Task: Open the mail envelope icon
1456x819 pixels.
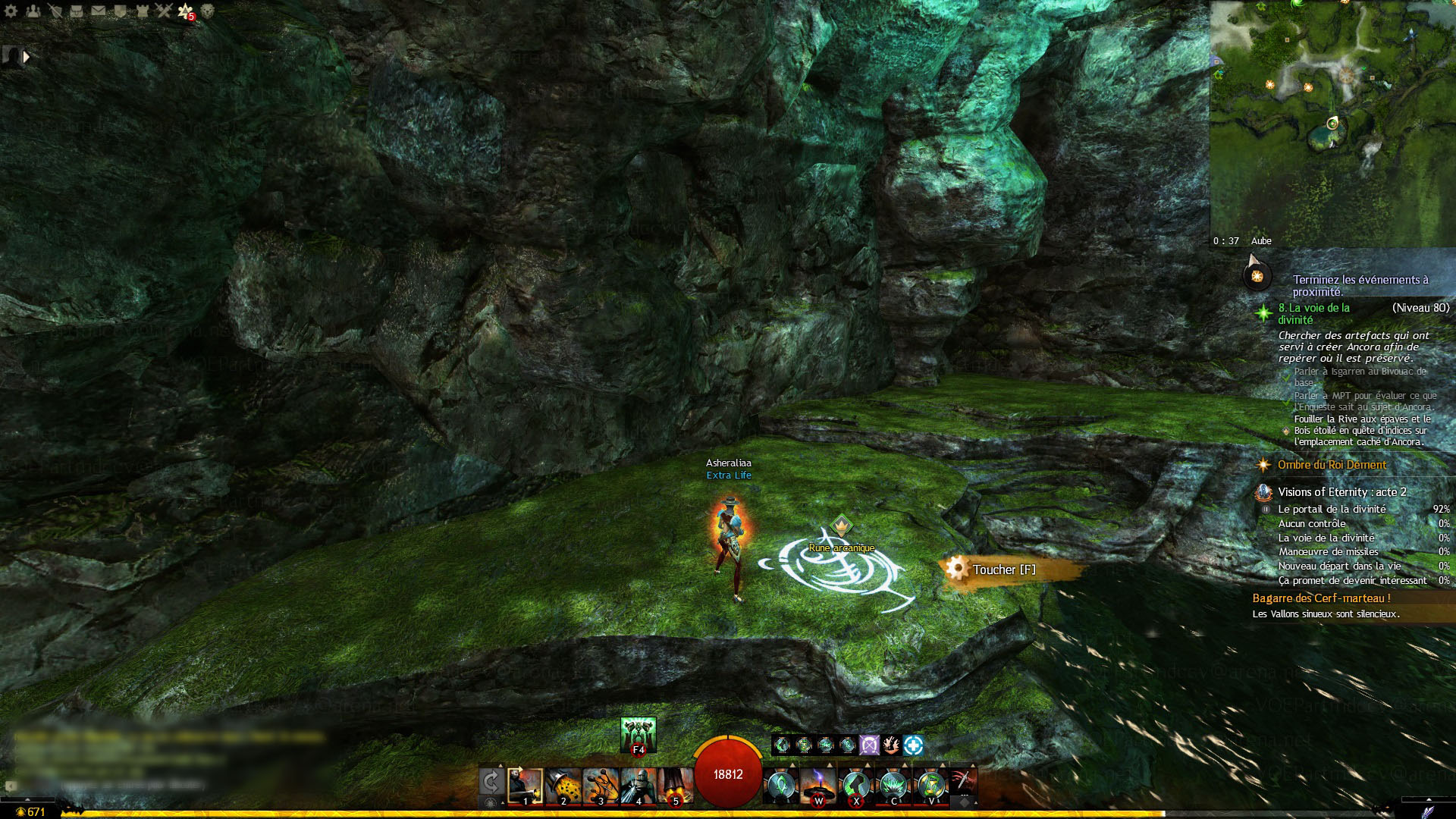Action: [99, 11]
